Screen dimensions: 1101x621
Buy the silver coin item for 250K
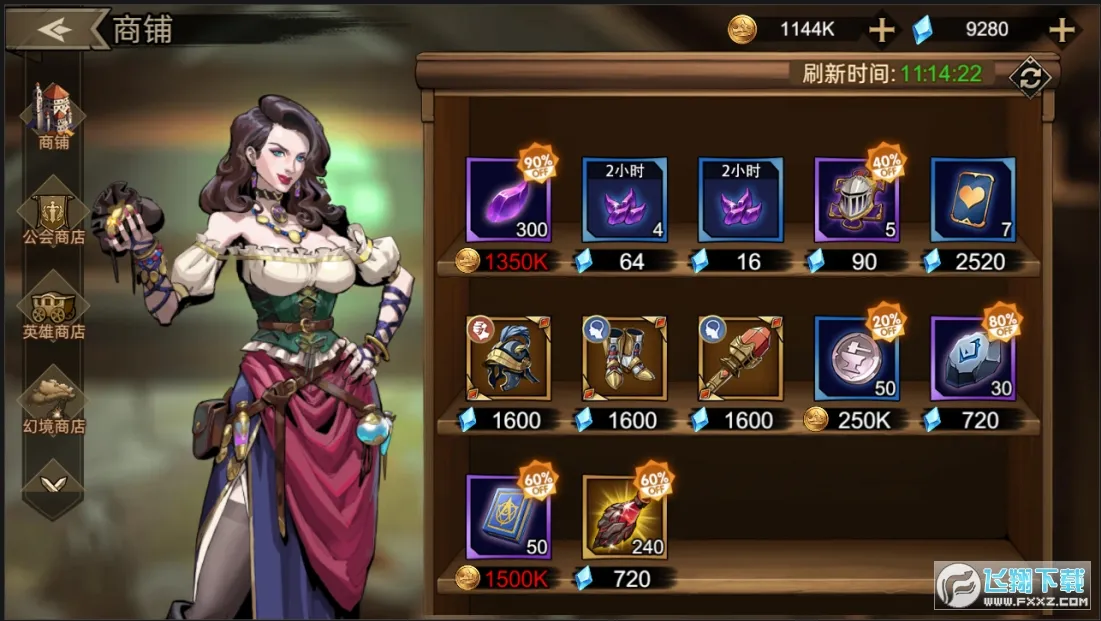click(856, 358)
